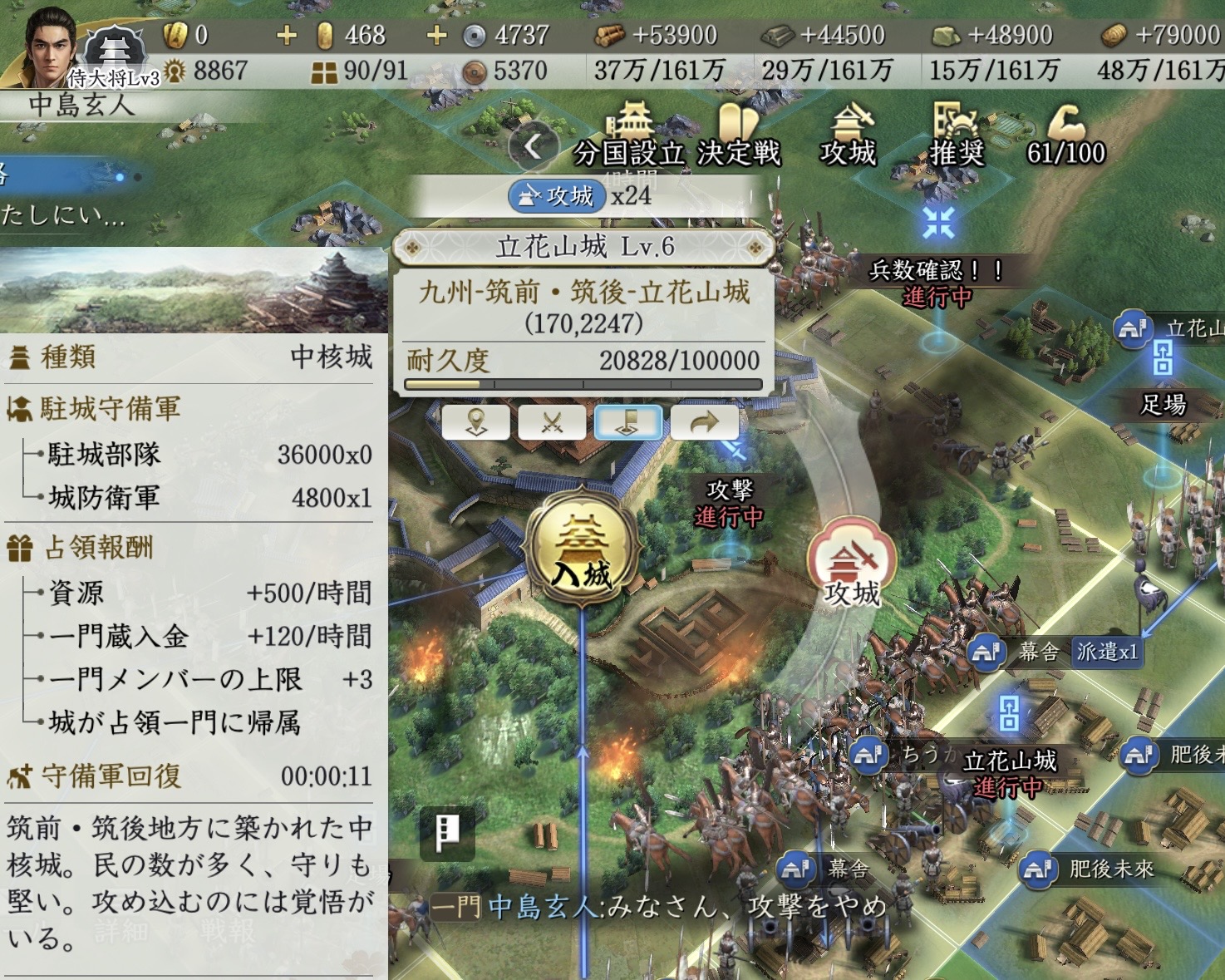Image resolution: width=1225 pixels, height=980 pixels.
Task: Collapse top menu with left arrow
Action: pyautogui.click(x=533, y=146)
